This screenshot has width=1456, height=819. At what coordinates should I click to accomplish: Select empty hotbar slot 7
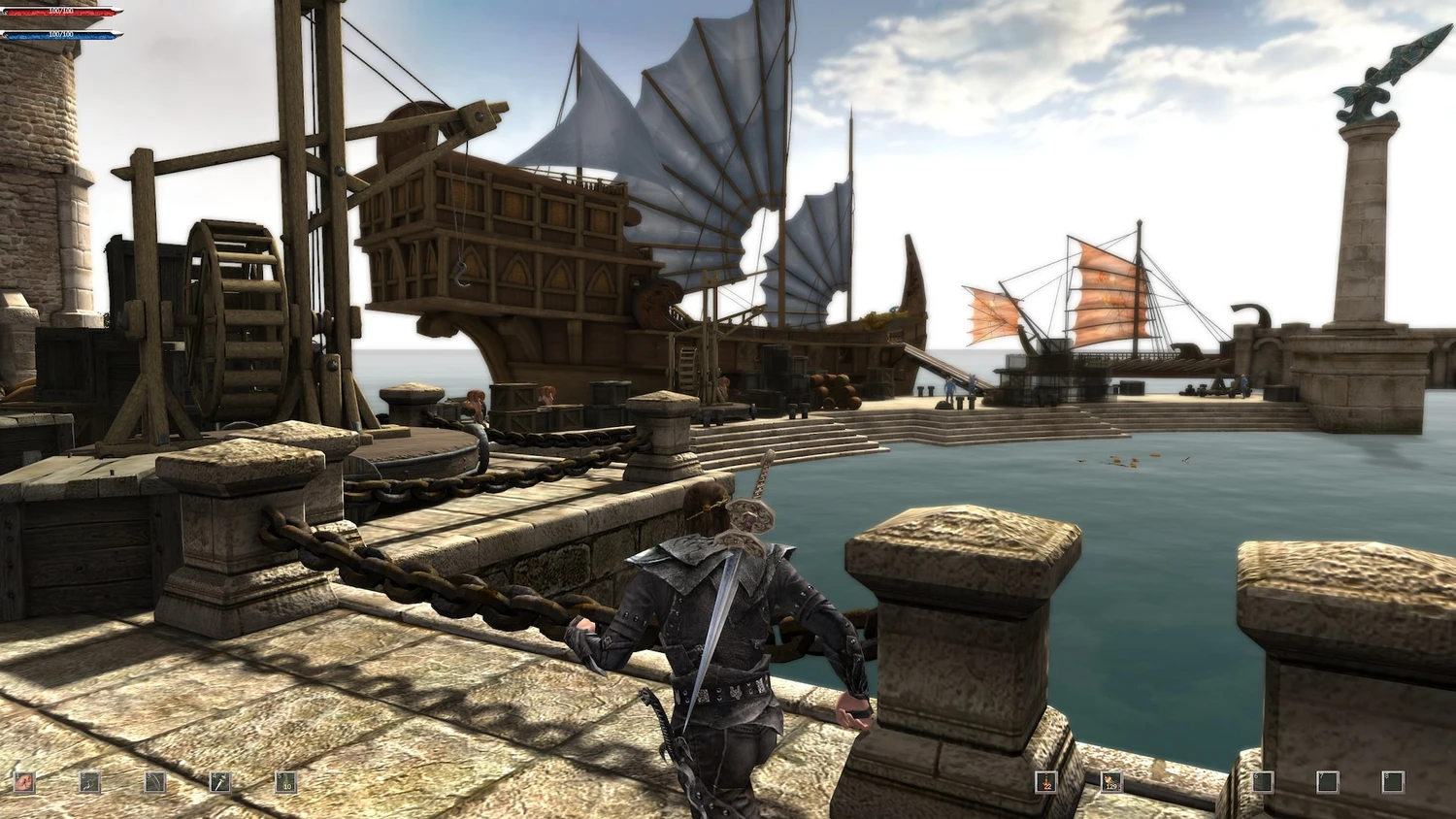(1327, 781)
